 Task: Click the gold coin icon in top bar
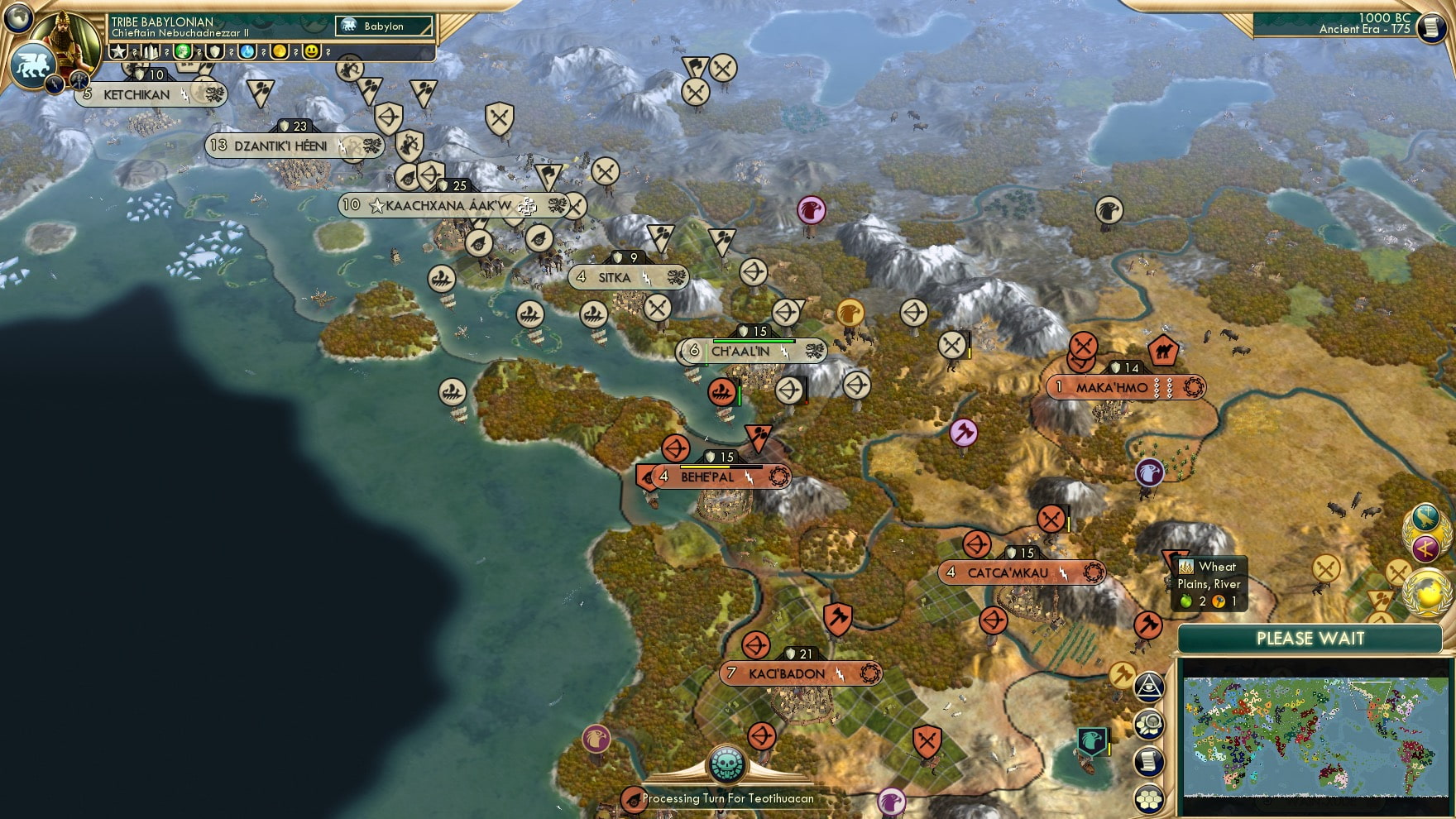280,51
